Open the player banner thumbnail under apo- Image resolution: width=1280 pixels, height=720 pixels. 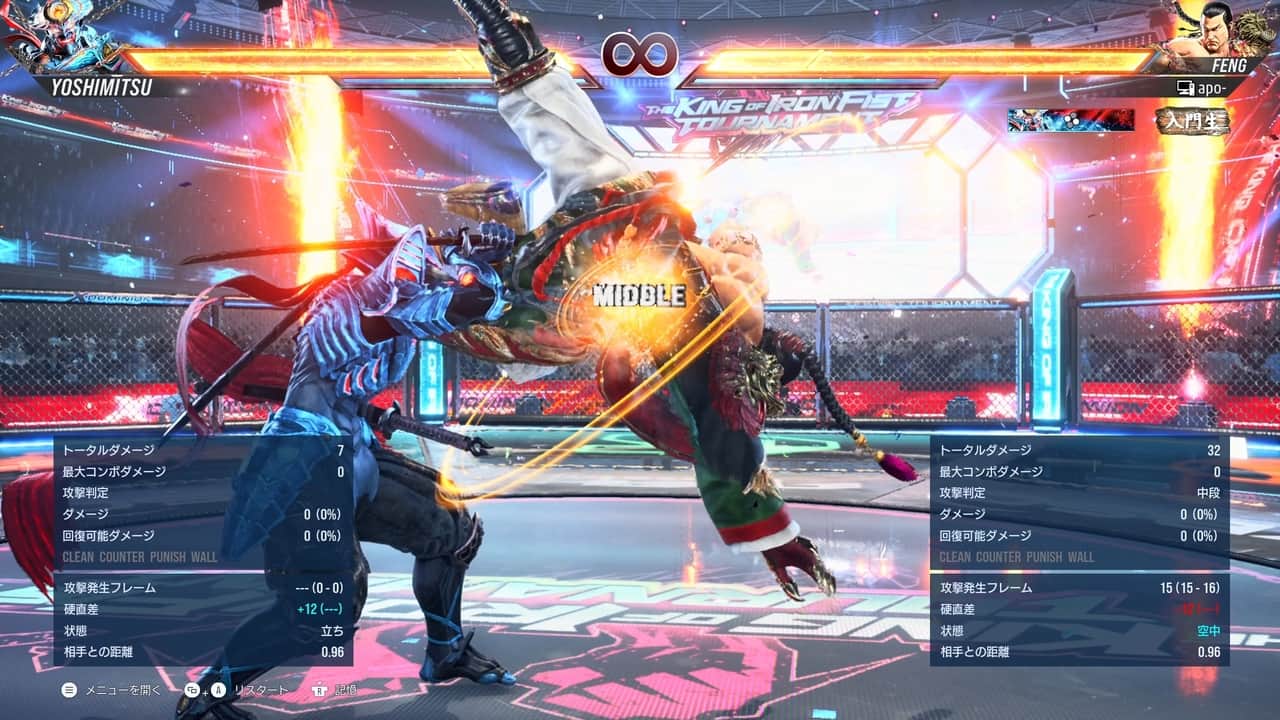tap(1071, 120)
